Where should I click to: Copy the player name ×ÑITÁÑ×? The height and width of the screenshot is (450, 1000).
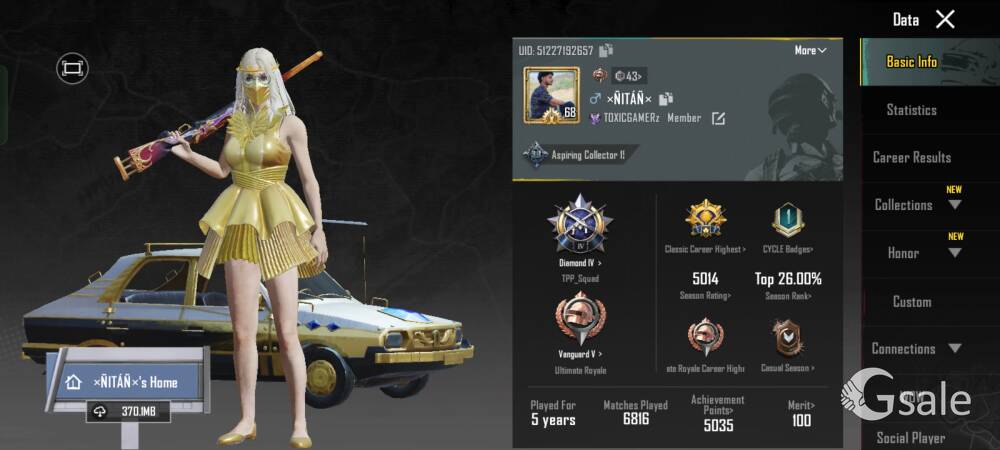point(666,98)
